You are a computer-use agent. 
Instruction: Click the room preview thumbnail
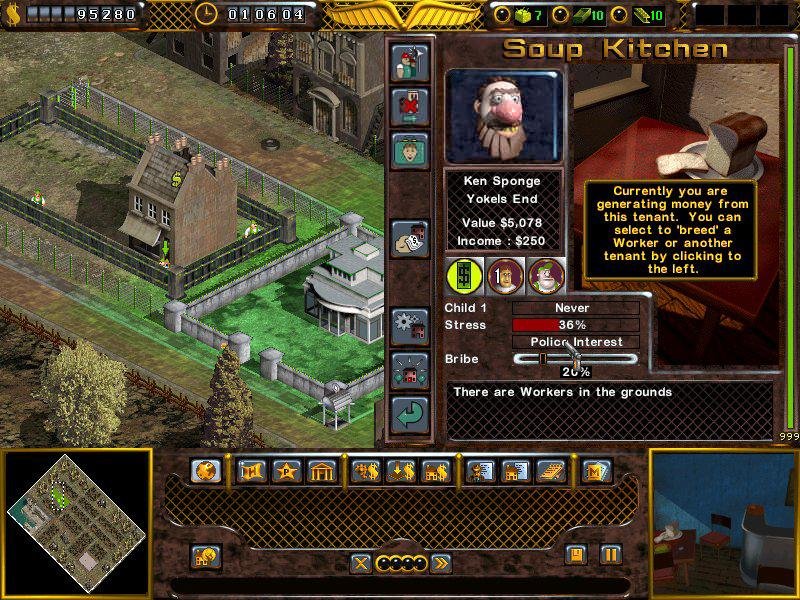coord(724,523)
